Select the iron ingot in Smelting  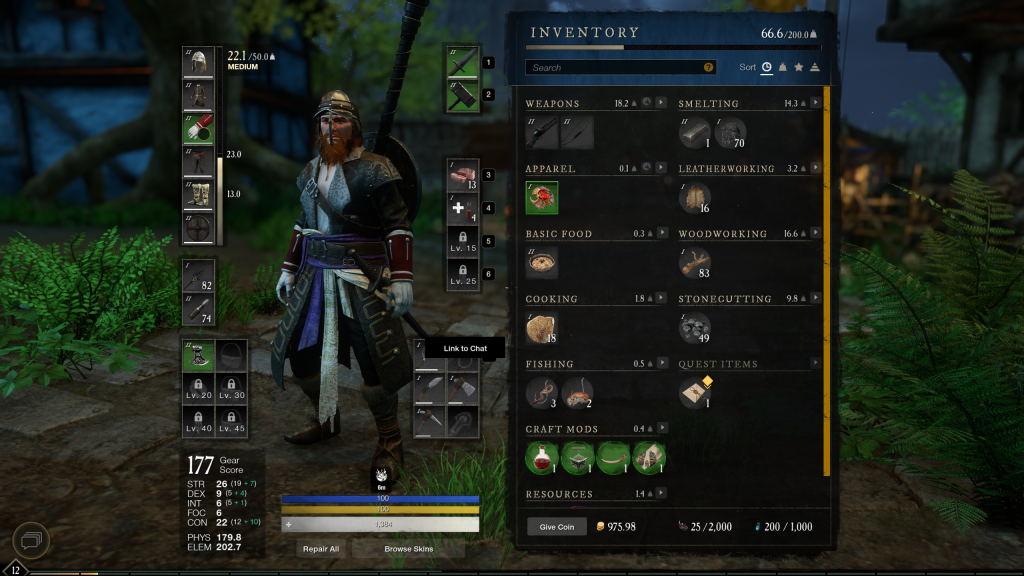[x=694, y=133]
